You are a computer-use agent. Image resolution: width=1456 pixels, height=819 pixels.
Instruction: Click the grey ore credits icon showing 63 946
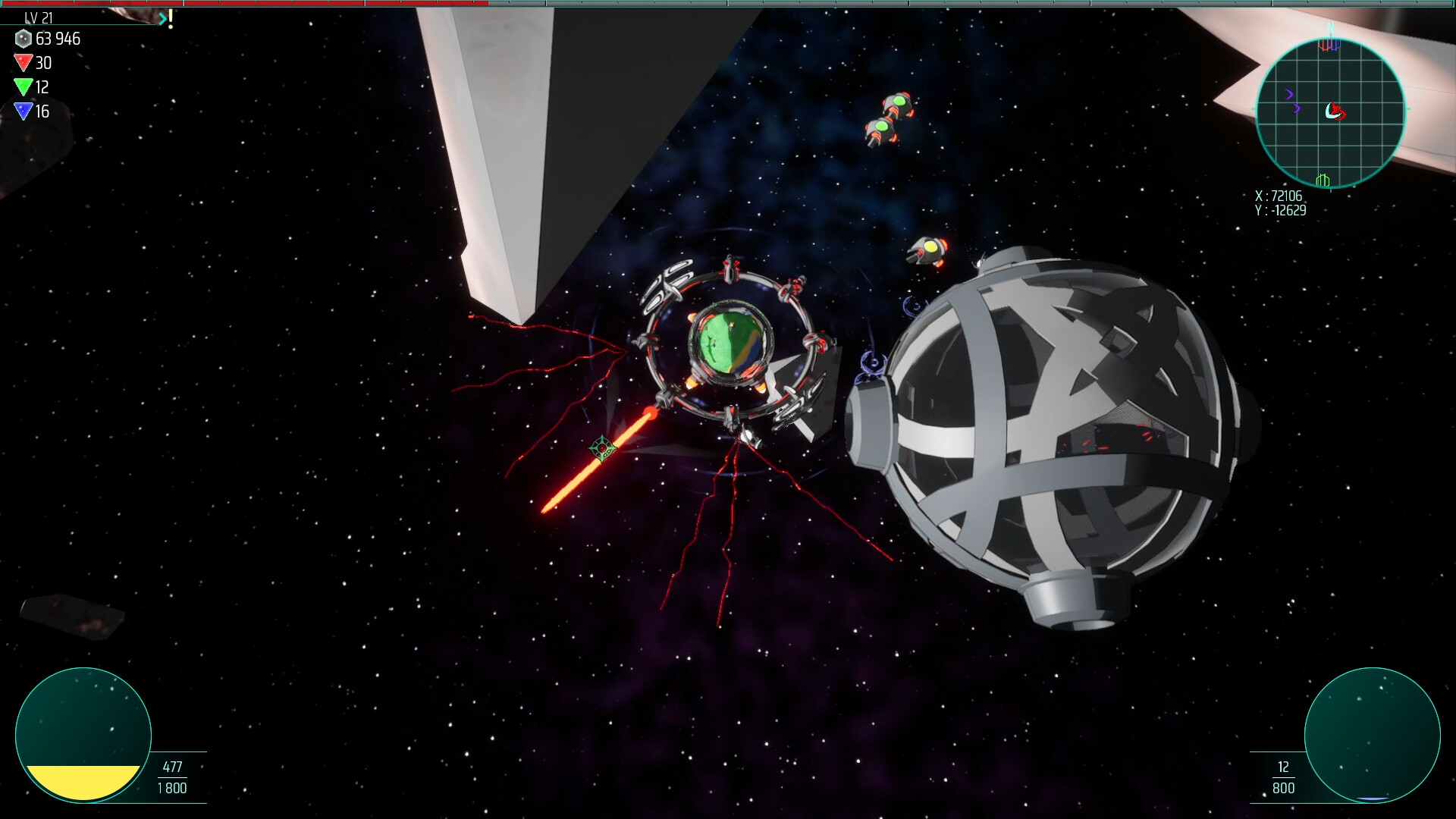tap(23, 39)
